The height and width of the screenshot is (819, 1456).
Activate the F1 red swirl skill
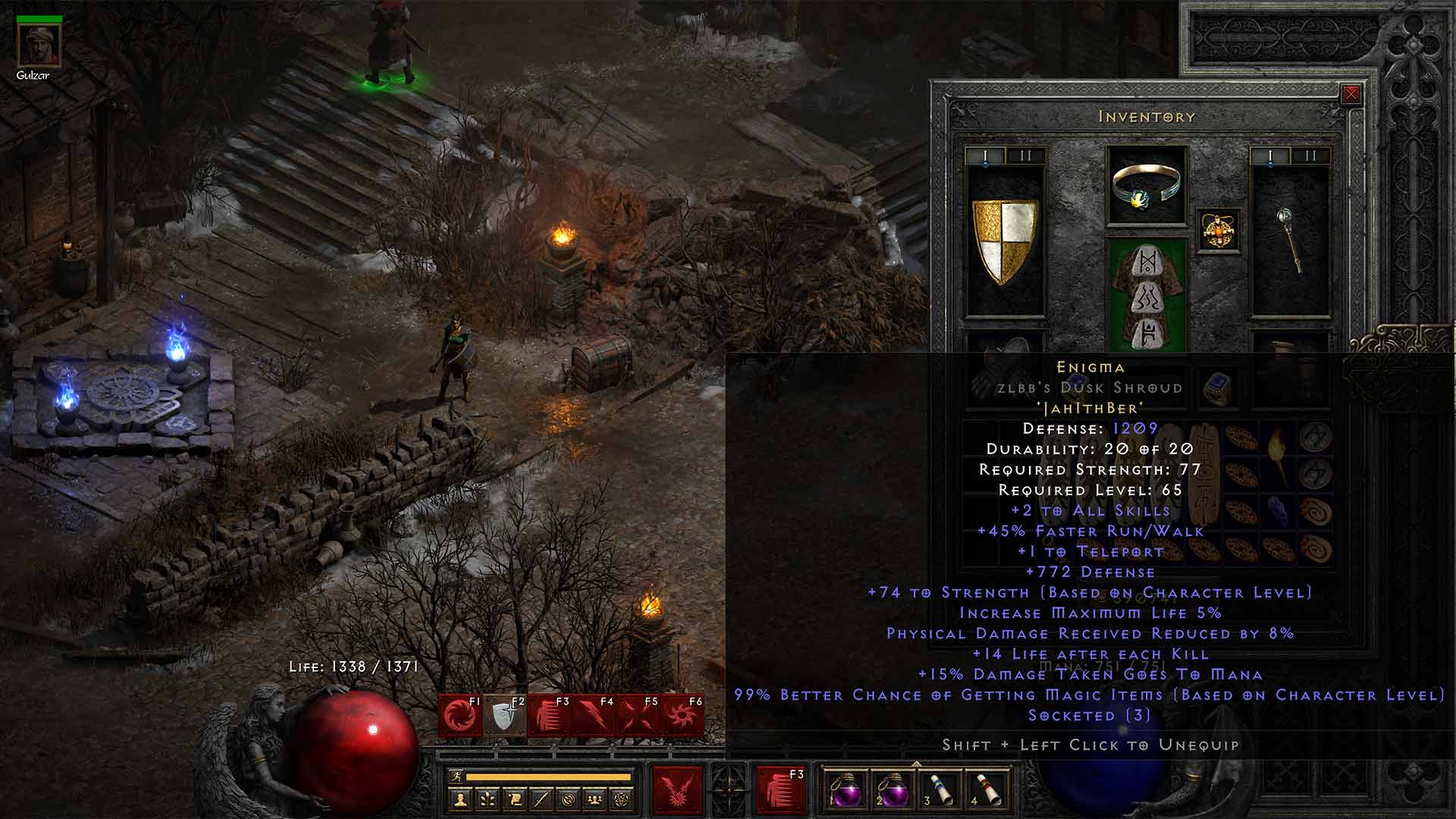click(460, 715)
